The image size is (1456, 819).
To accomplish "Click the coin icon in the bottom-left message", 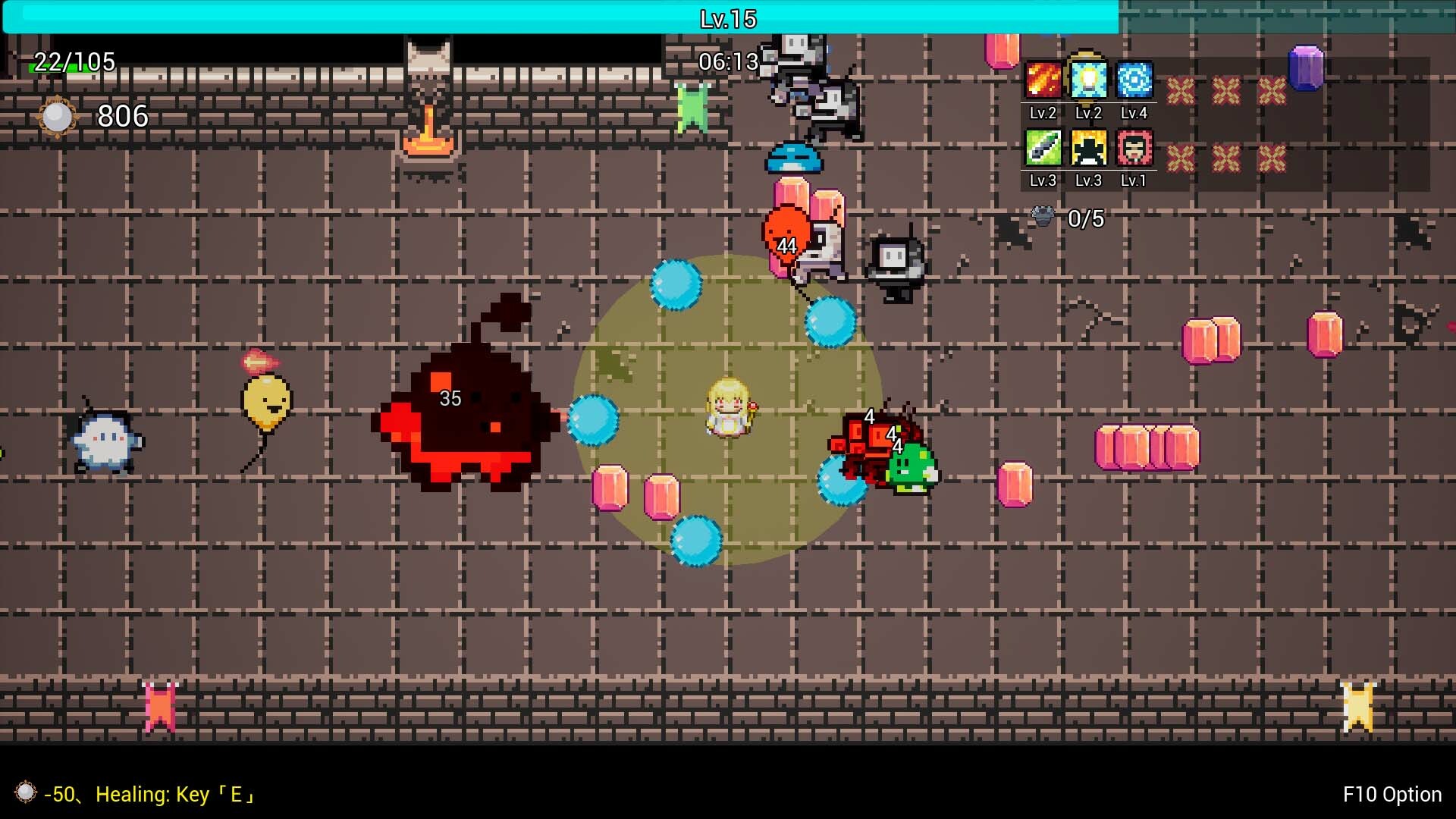I will (26, 794).
